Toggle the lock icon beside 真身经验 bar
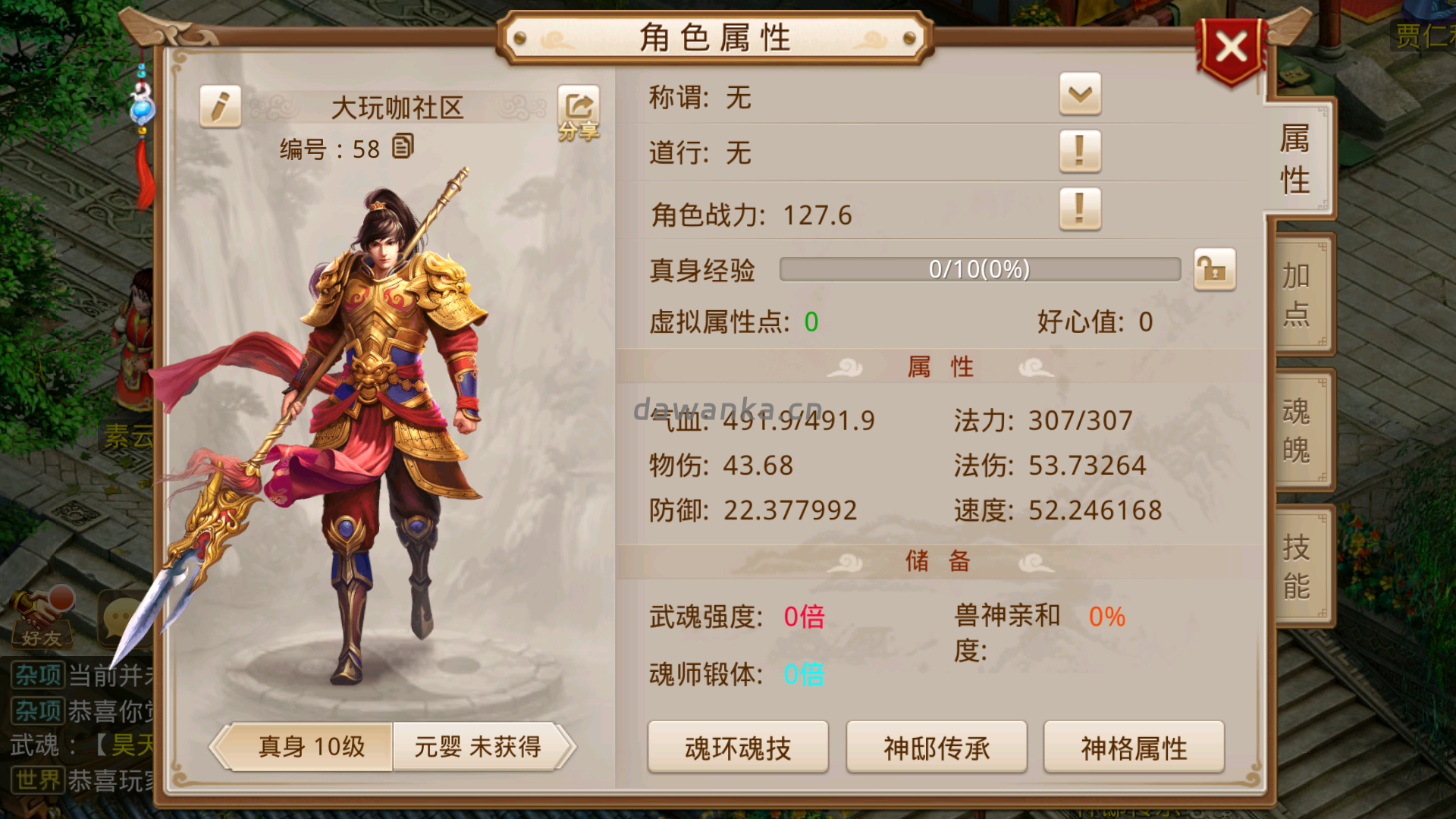Image resolution: width=1456 pixels, height=819 pixels. 1214,269
